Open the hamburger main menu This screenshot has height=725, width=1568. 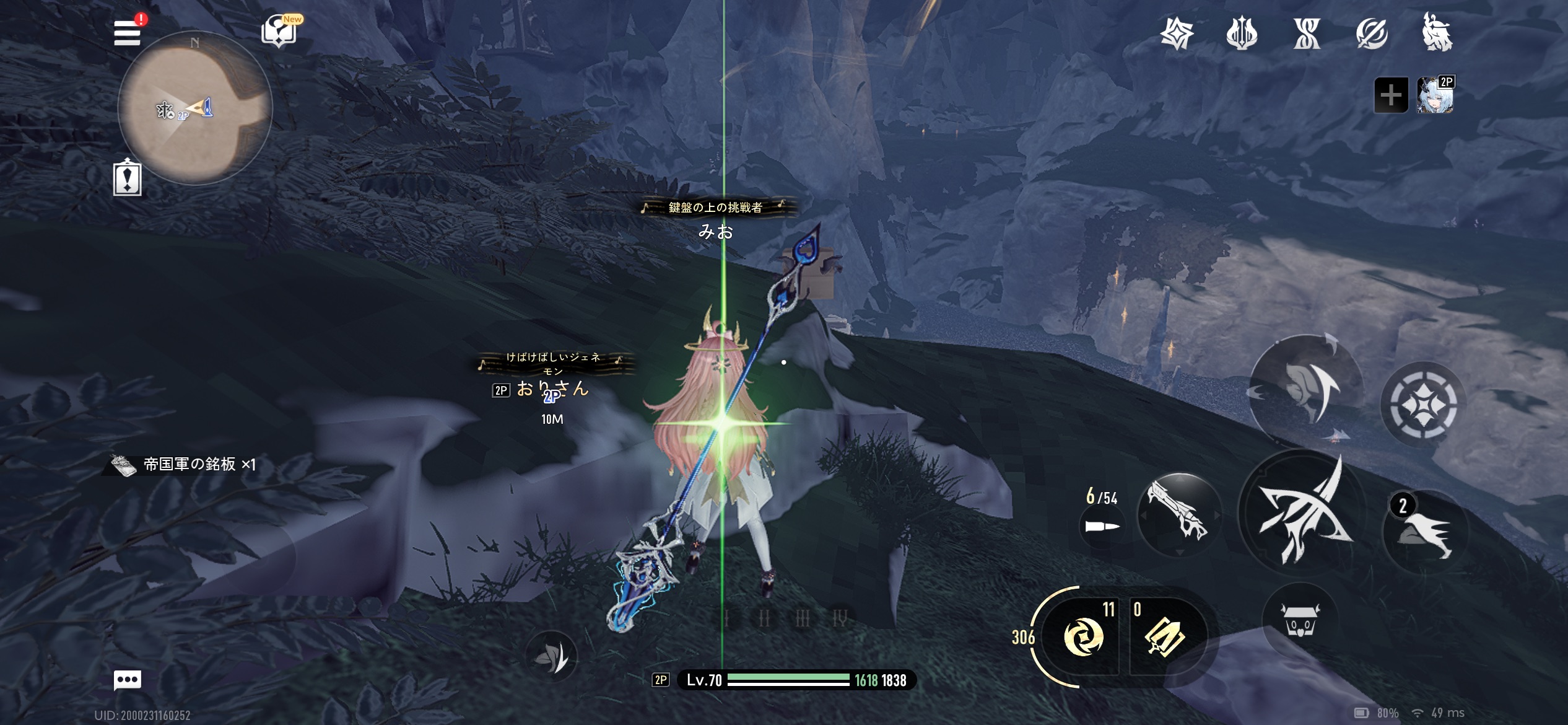point(128,33)
